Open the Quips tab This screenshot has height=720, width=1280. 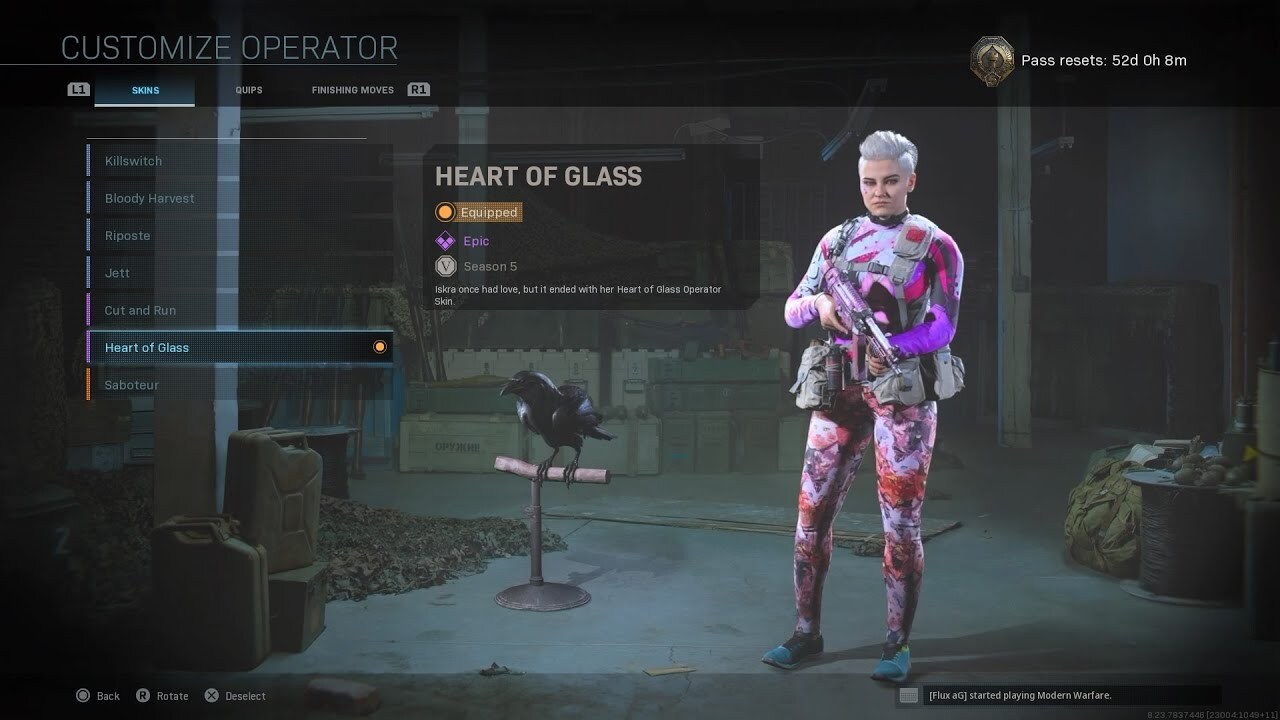tap(249, 90)
